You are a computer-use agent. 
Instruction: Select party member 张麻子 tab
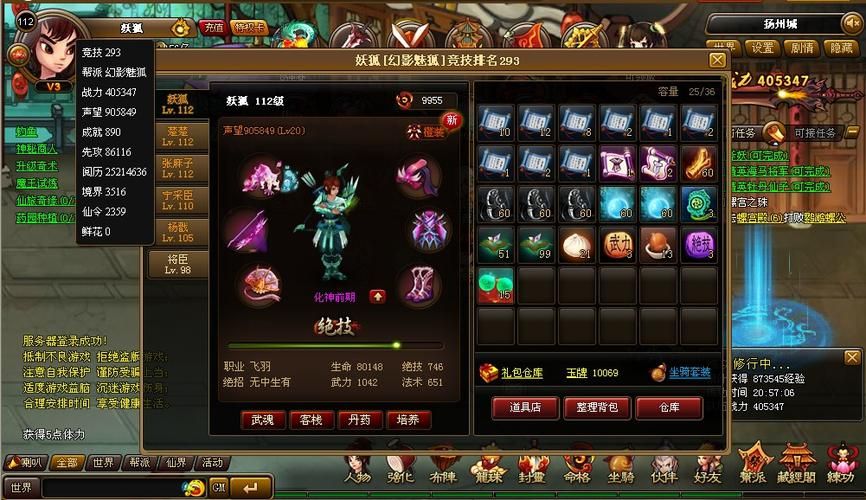(177, 166)
